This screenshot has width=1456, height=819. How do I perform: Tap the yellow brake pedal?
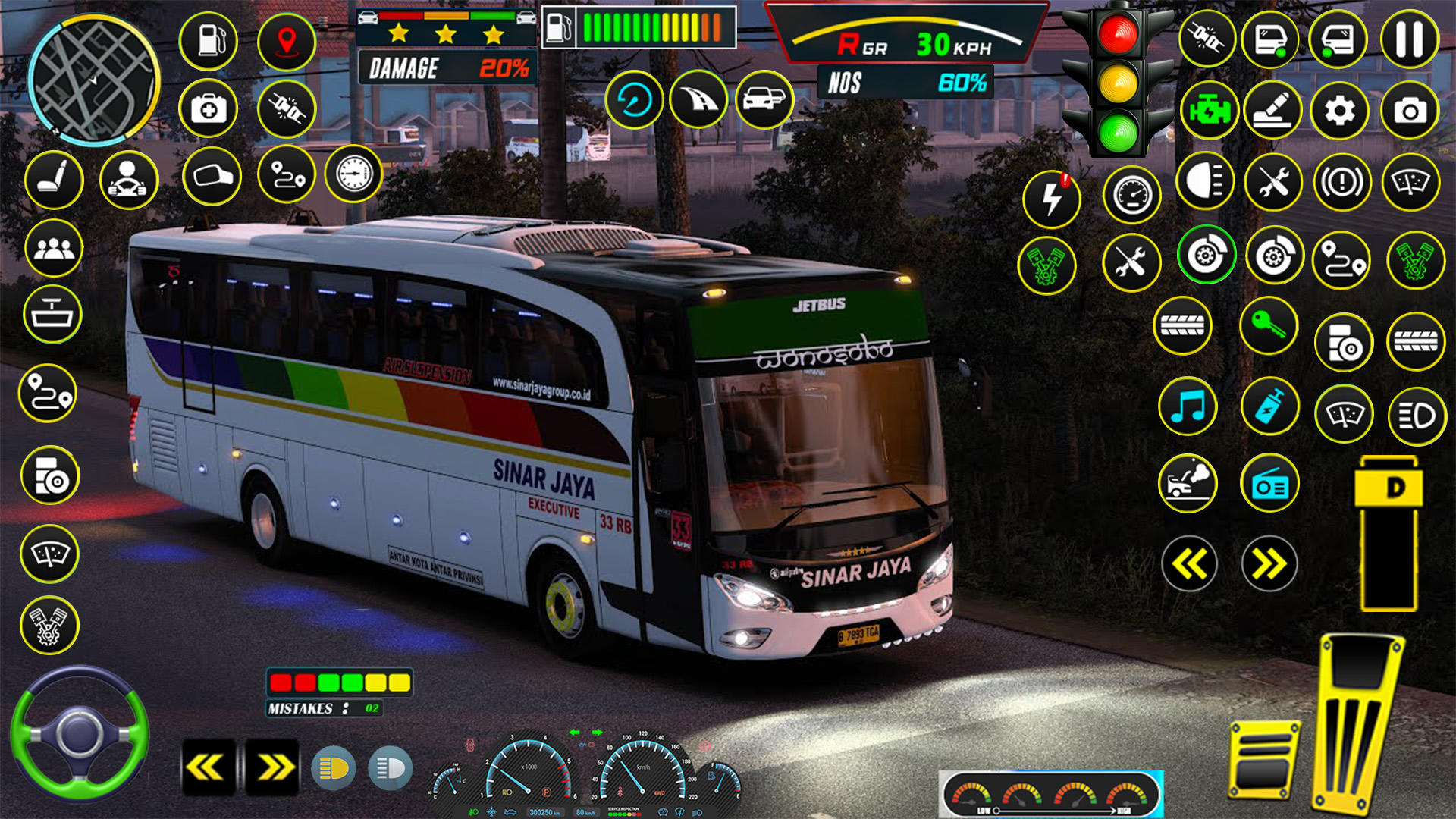[1264, 761]
